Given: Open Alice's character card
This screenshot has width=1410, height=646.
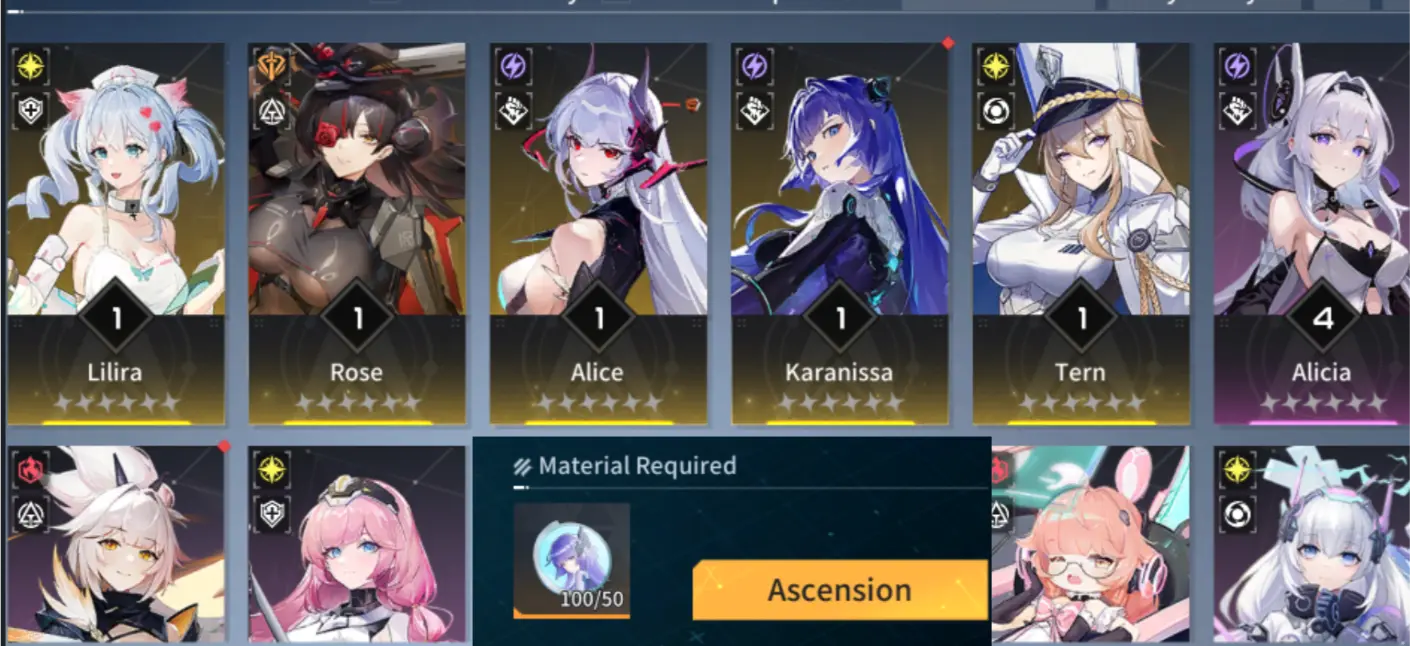Looking at the screenshot, I should coord(598,232).
